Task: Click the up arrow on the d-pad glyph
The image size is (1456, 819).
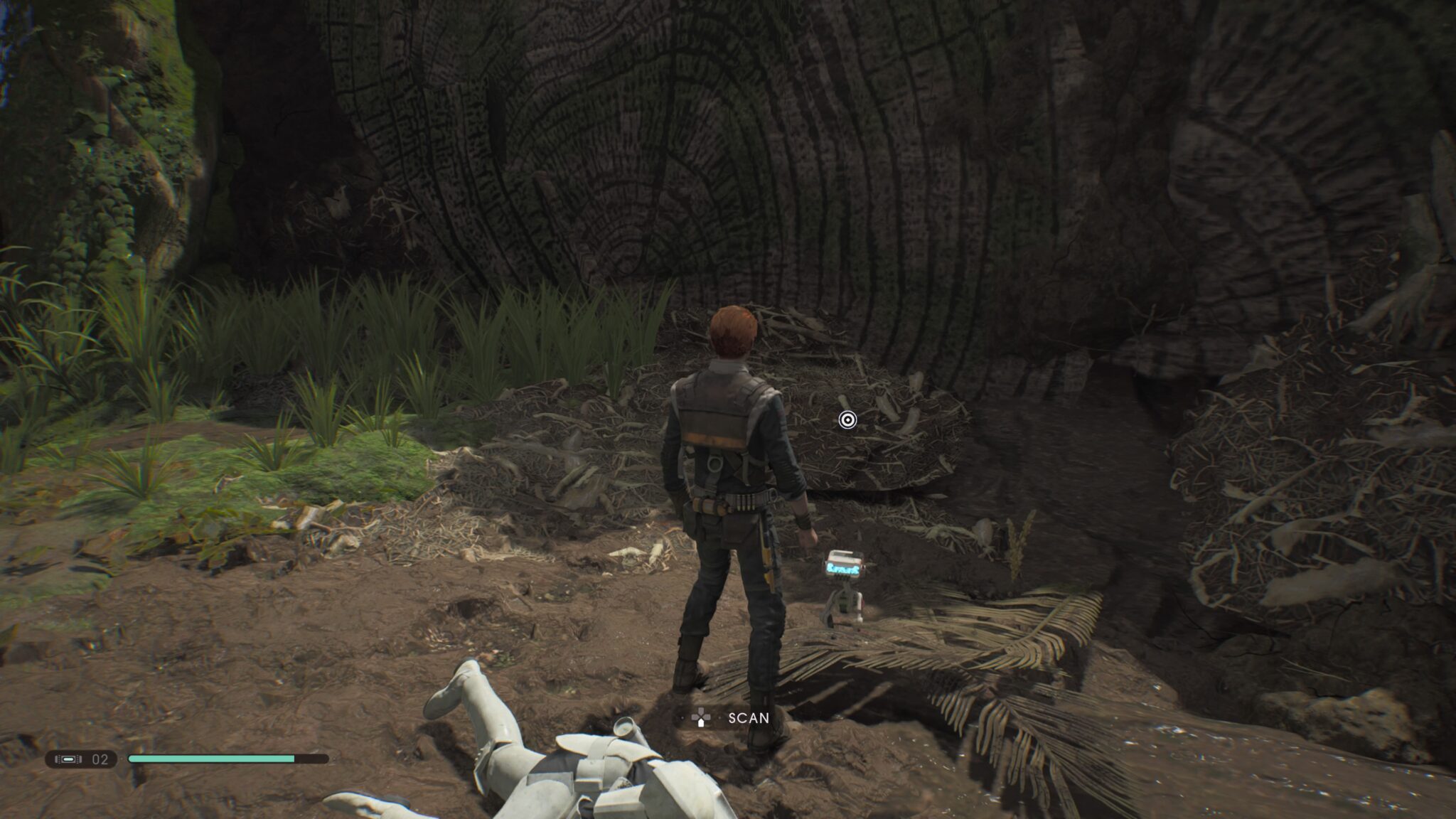Action: [701, 710]
